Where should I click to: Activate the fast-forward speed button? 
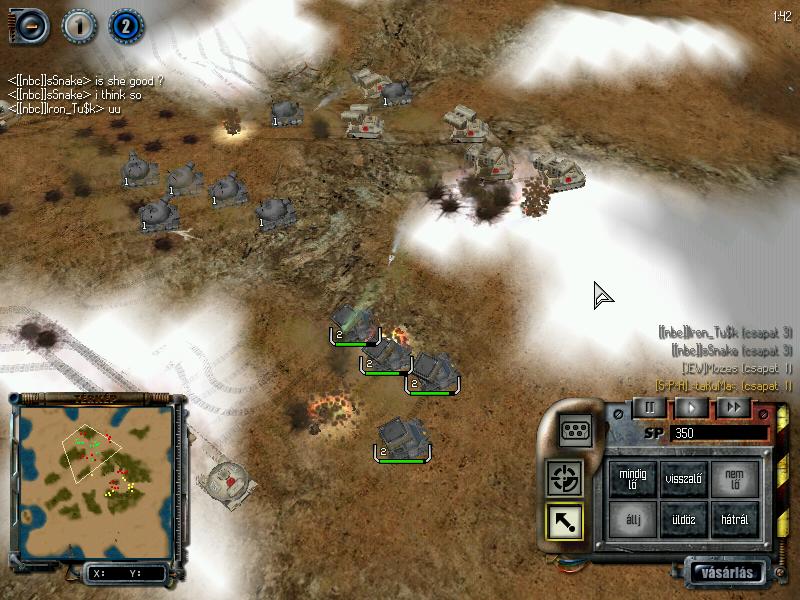(x=733, y=407)
